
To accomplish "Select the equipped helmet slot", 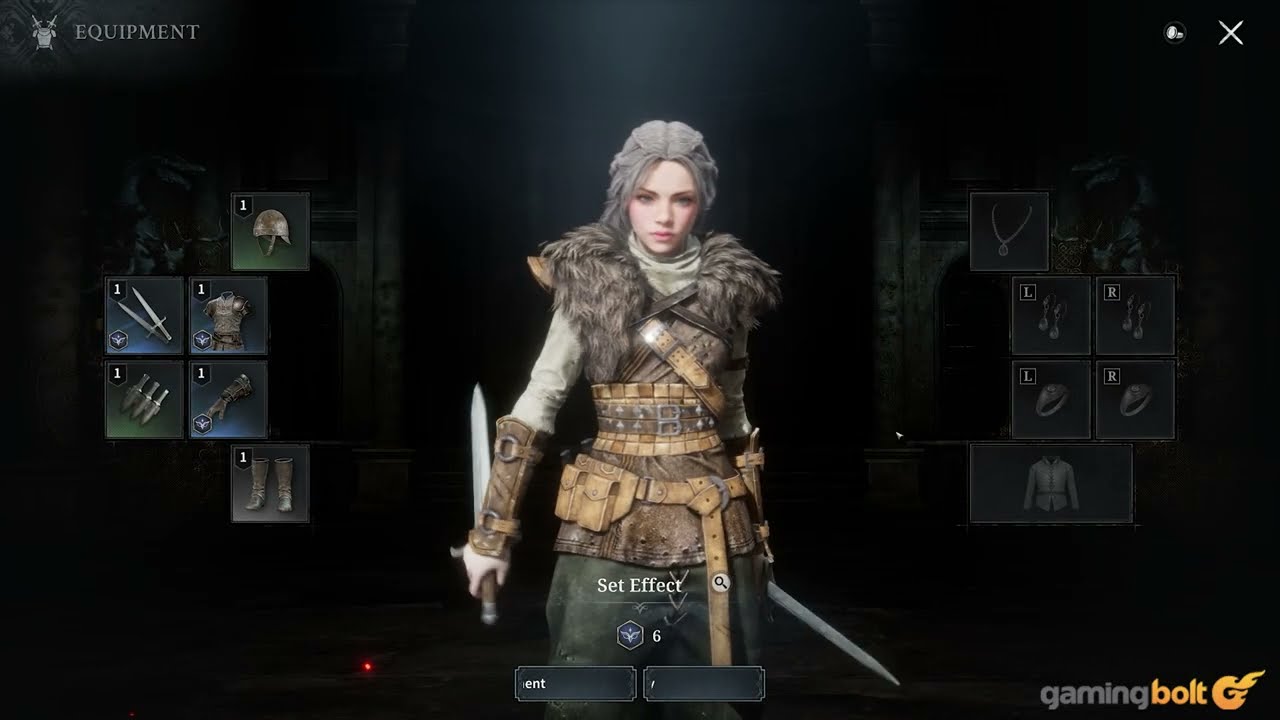I will (x=270, y=231).
